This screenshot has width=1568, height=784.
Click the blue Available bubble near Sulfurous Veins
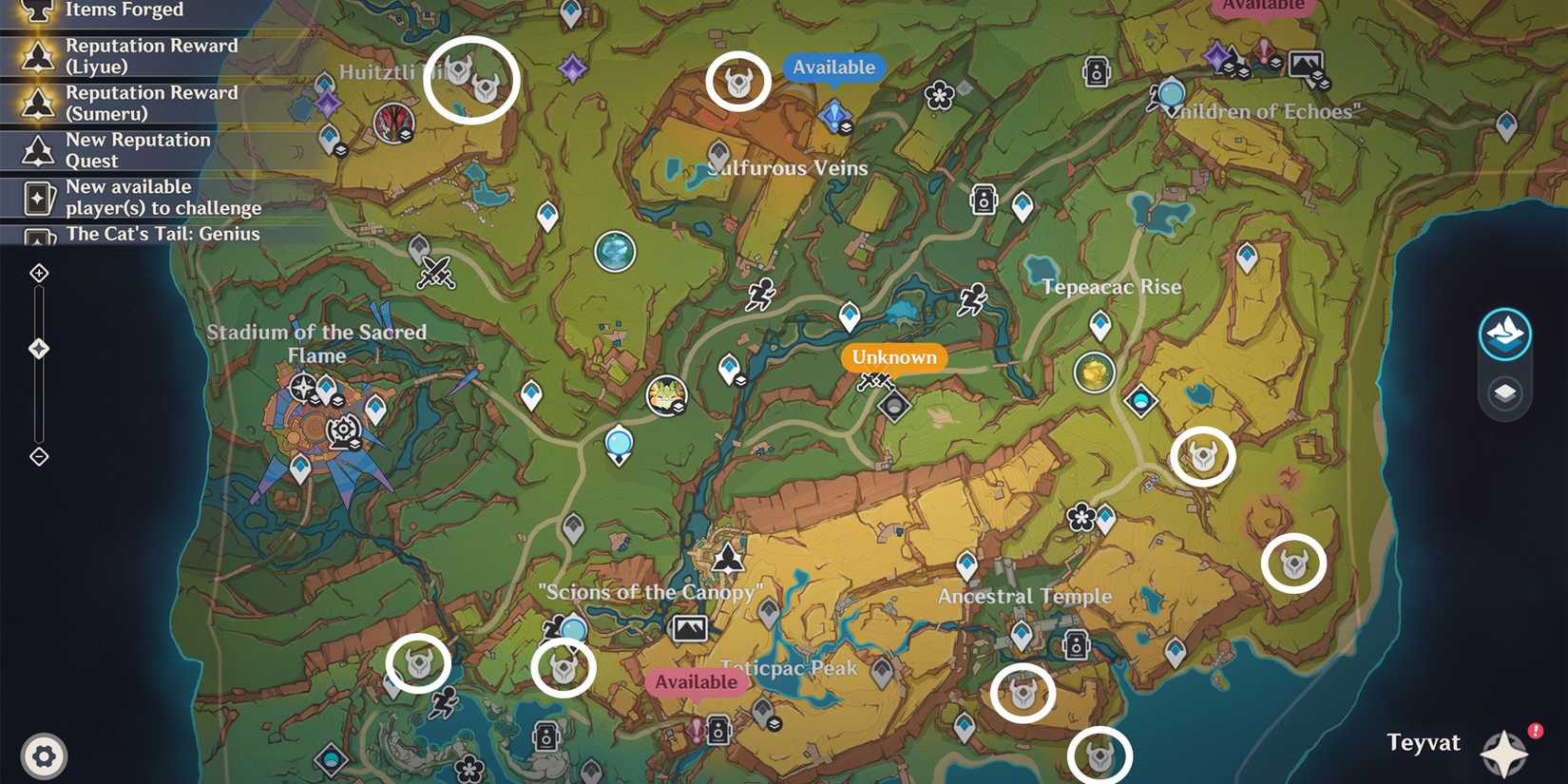coord(833,67)
